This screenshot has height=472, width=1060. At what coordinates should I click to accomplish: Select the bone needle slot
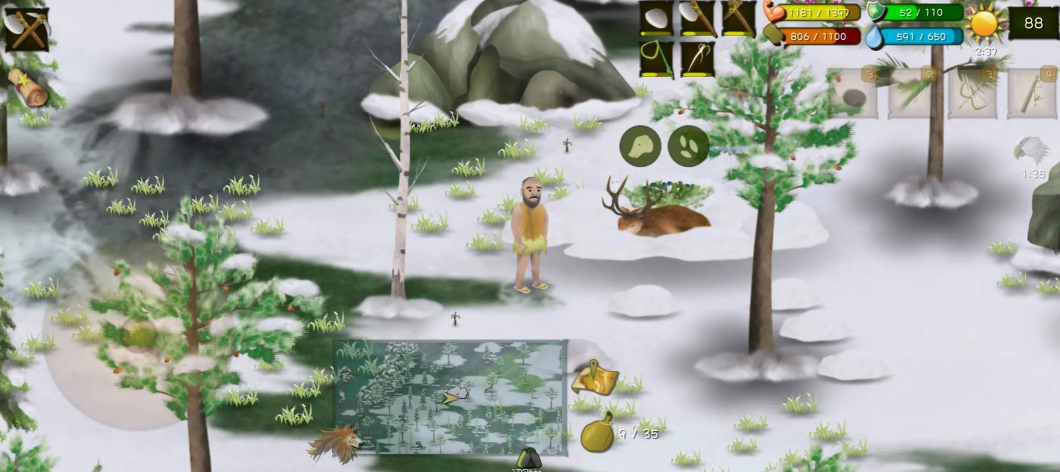pos(697,59)
